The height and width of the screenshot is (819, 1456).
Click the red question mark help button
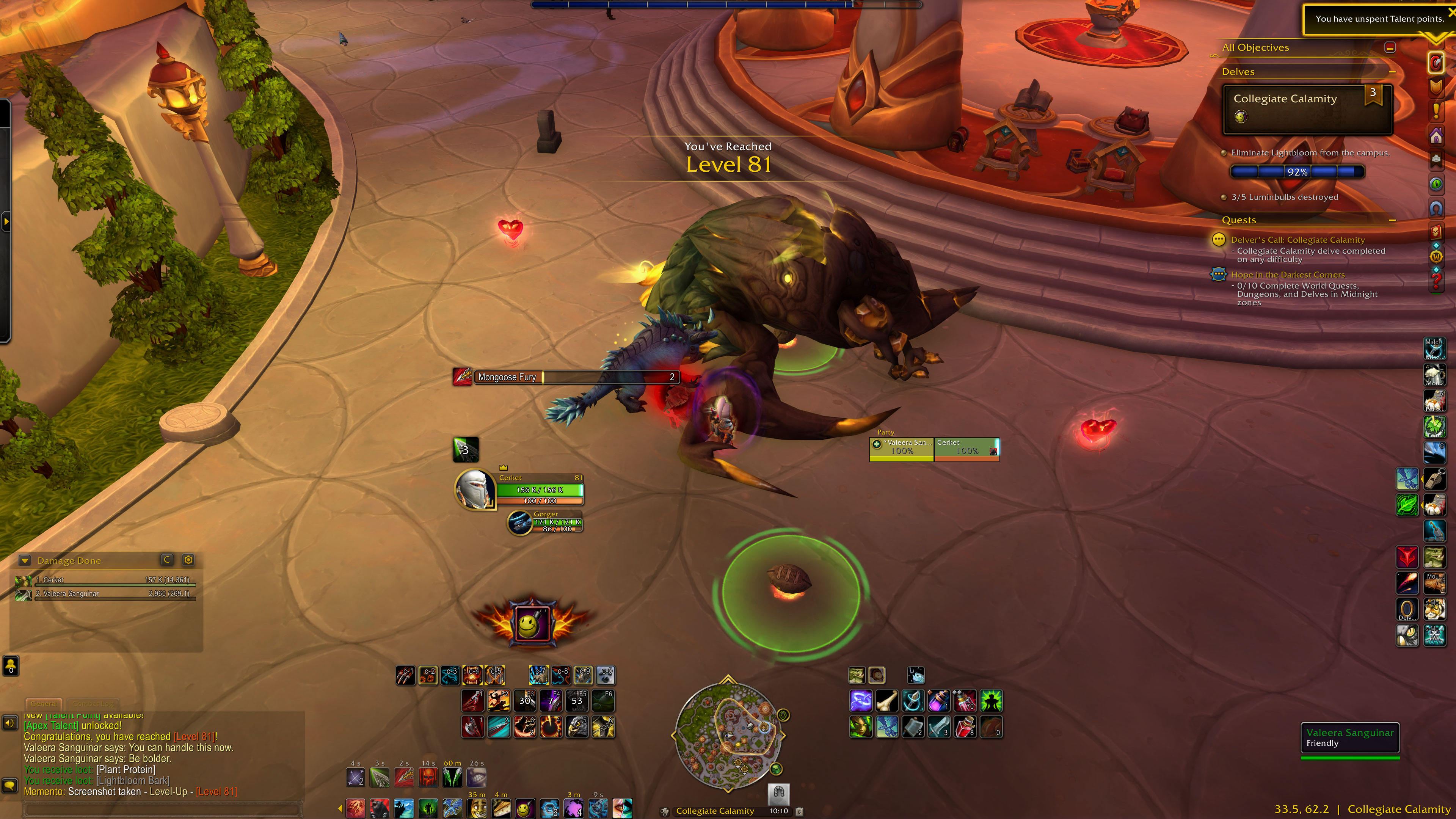coord(1436,282)
